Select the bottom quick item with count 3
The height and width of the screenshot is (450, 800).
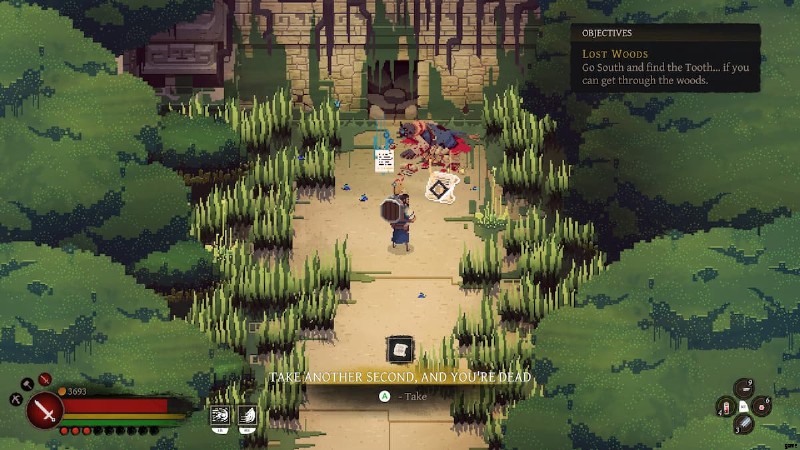click(742, 425)
